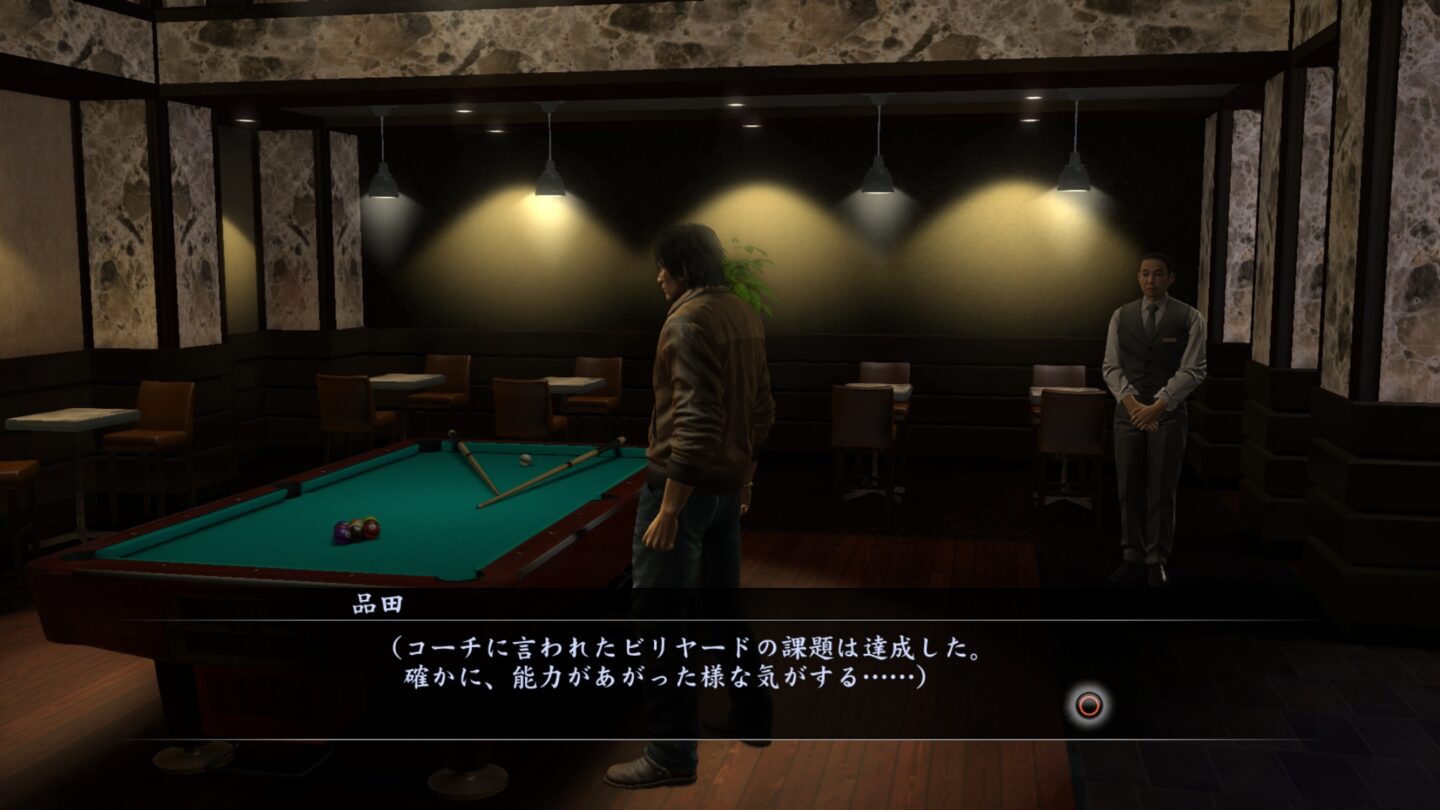Select the black 8-ball on the table
The image size is (1440, 810).
[357, 529]
